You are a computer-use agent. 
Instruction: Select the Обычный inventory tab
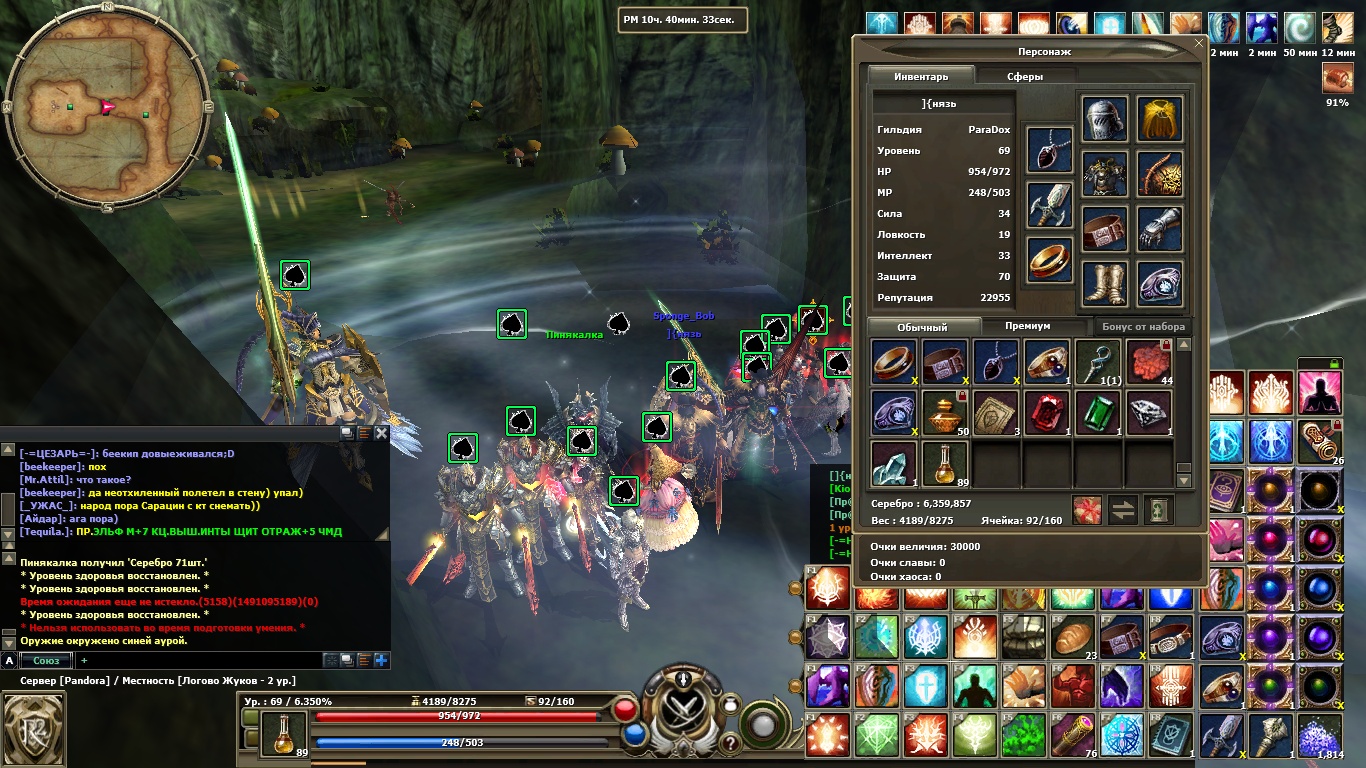coord(921,327)
